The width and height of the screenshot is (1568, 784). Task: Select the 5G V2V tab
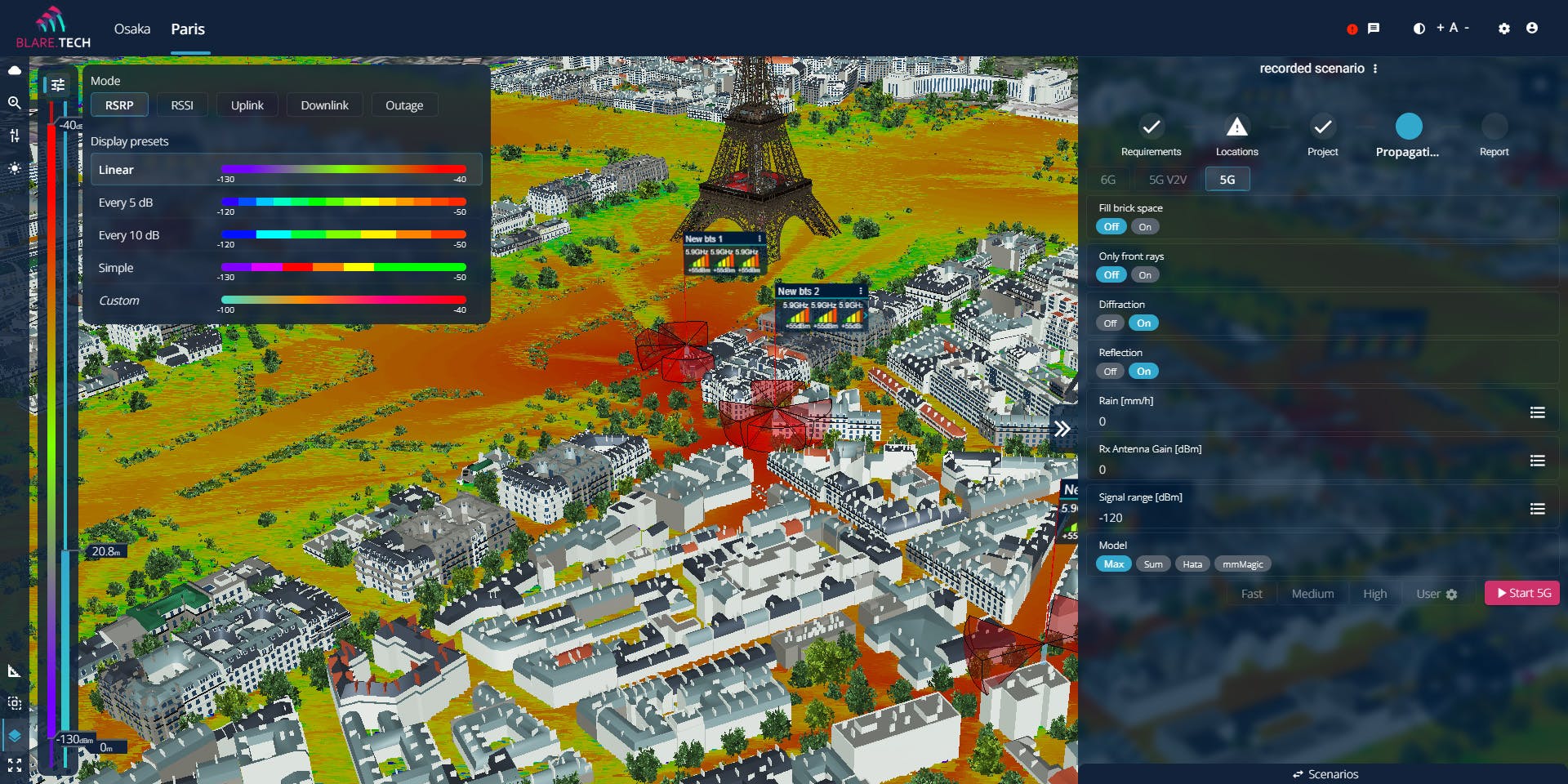[x=1167, y=179]
